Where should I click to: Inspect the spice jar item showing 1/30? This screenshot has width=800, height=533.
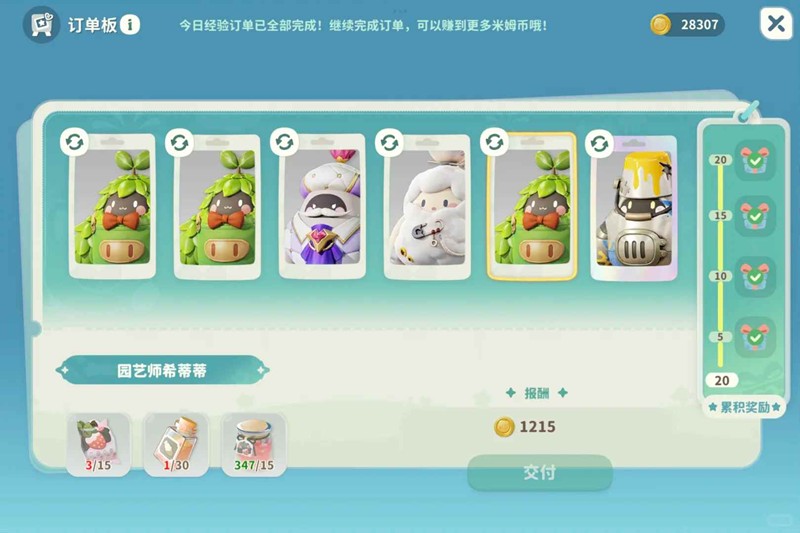click(x=176, y=443)
